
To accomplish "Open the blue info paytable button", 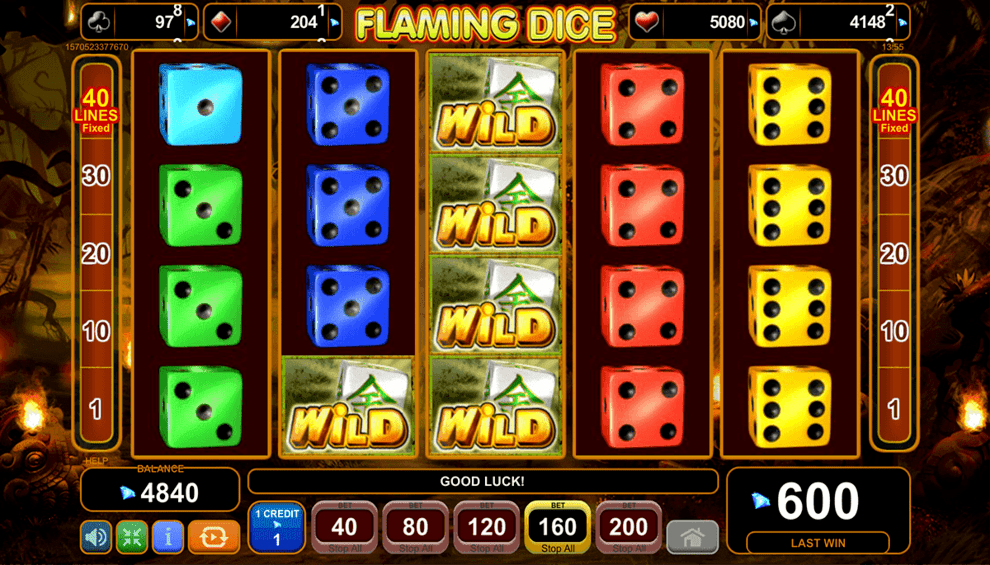I will click(x=168, y=537).
